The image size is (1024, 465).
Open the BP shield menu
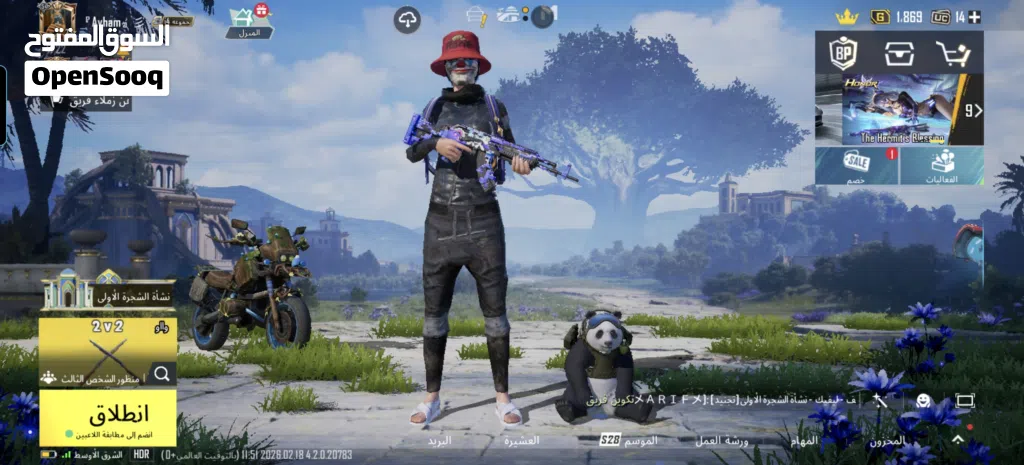(842, 52)
